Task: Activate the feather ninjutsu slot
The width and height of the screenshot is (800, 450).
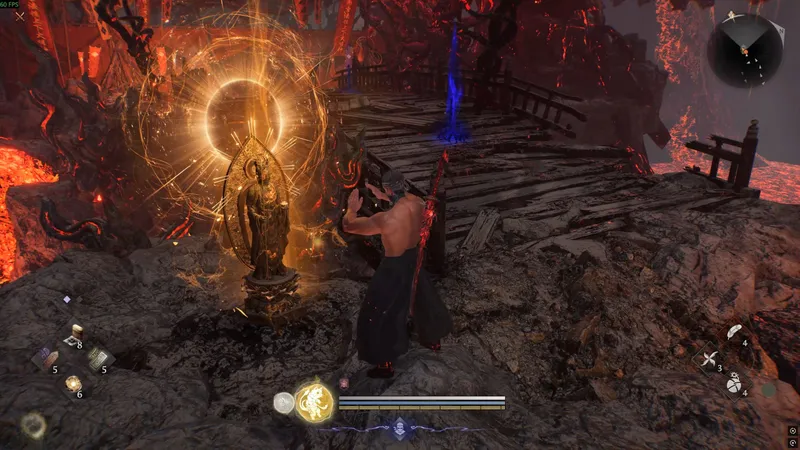Action: (x=733, y=333)
